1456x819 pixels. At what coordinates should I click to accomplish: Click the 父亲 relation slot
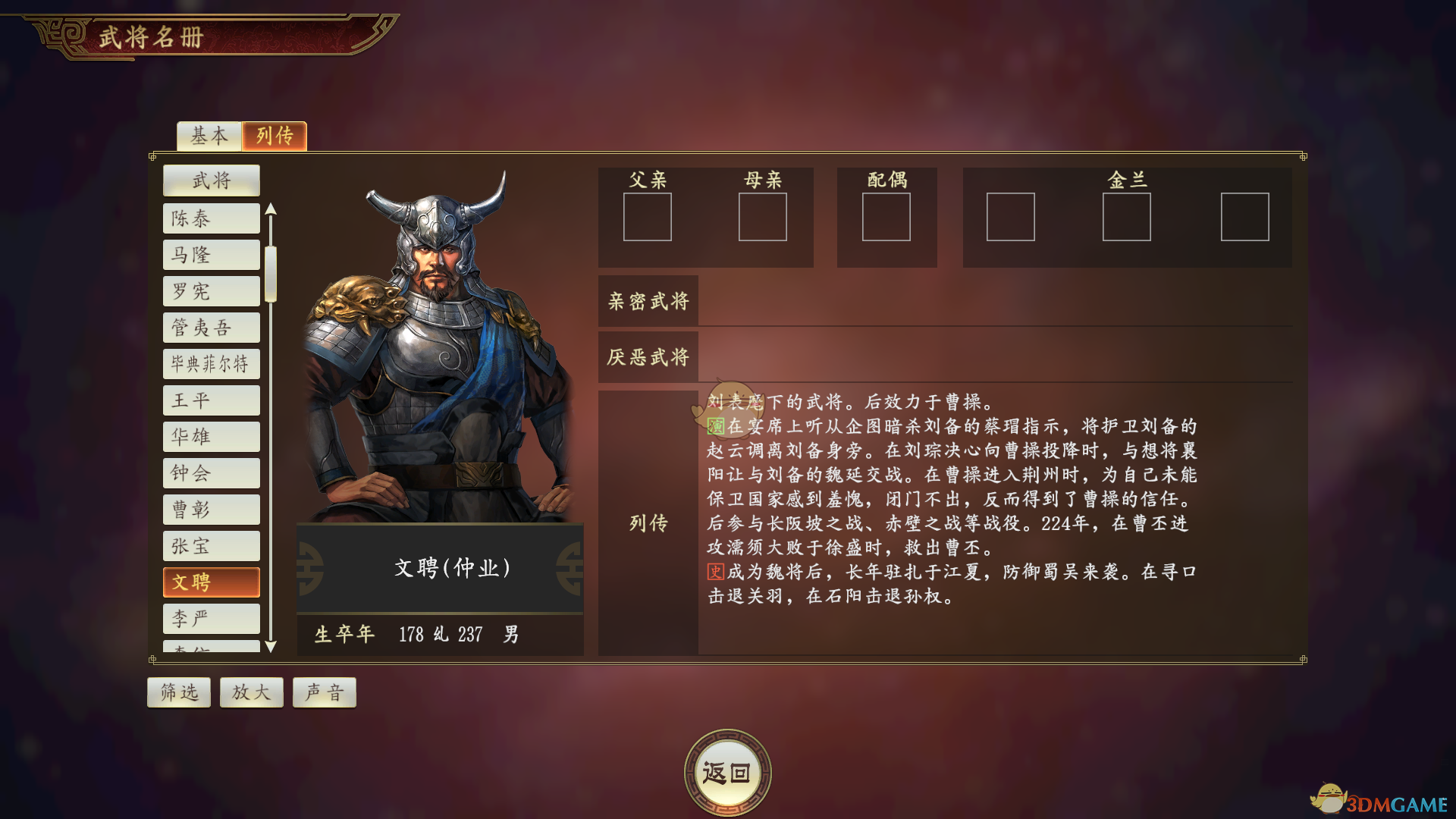pos(648,218)
